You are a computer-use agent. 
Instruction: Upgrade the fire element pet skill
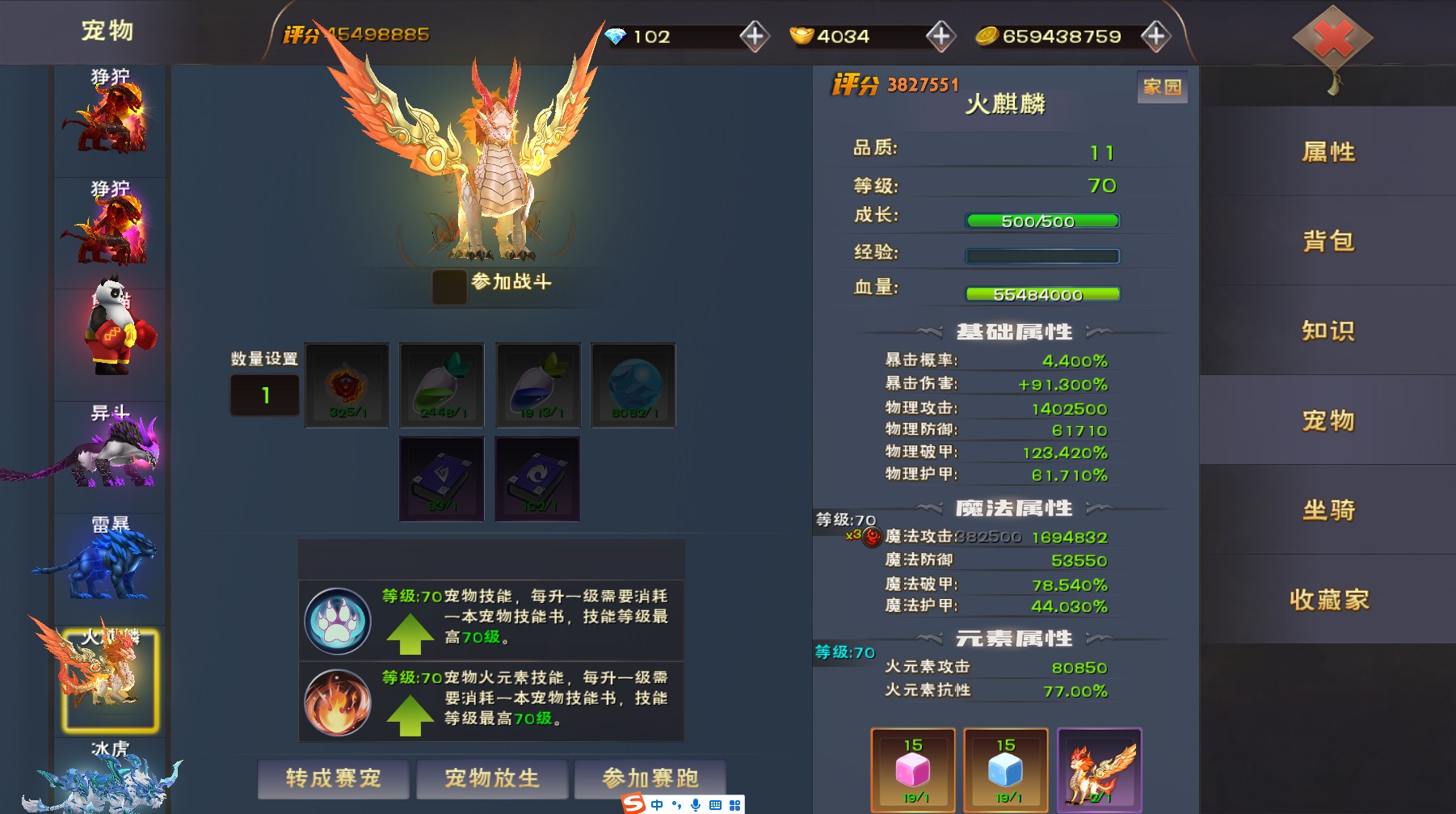tap(410, 715)
